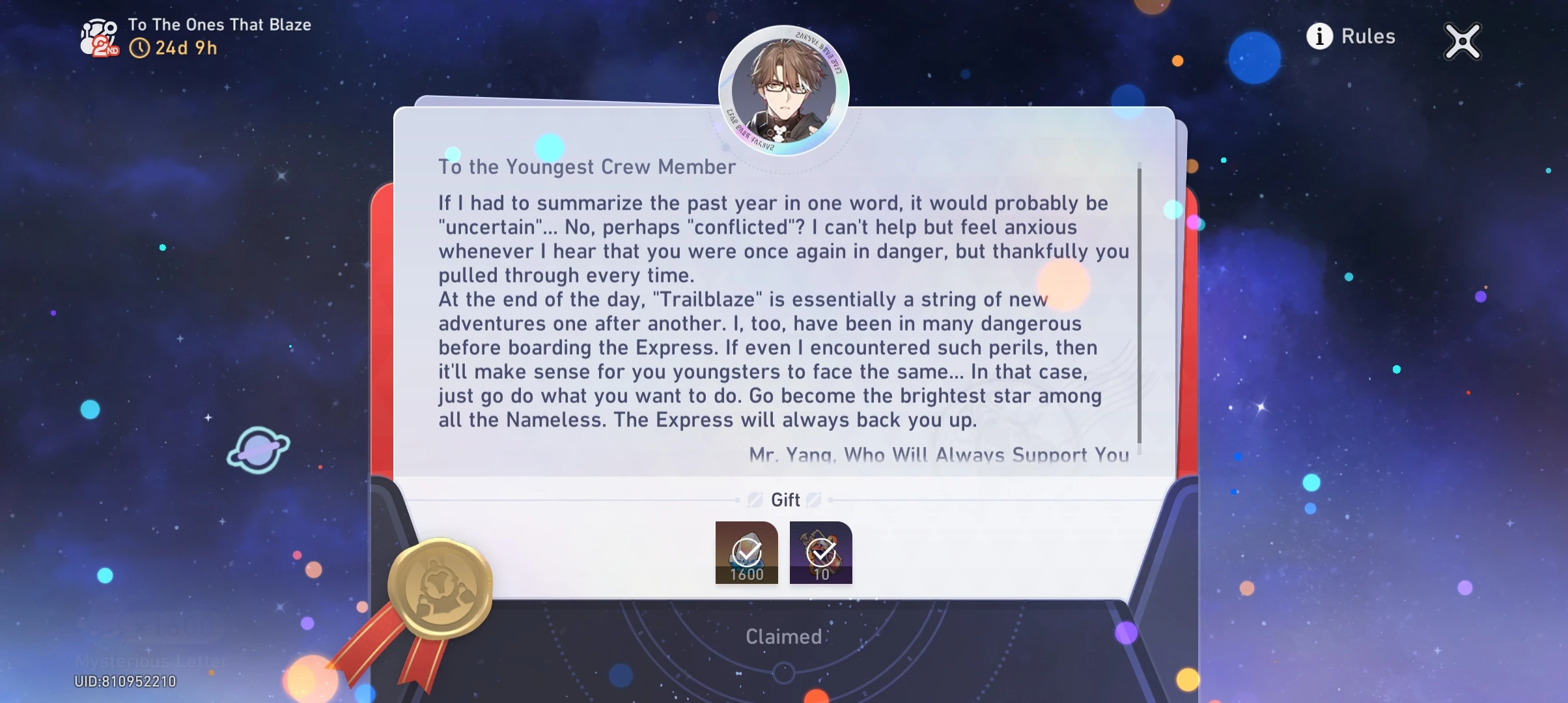Open the Rules info icon
Screen dimensions: 1568x703
tap(1319, 37)
